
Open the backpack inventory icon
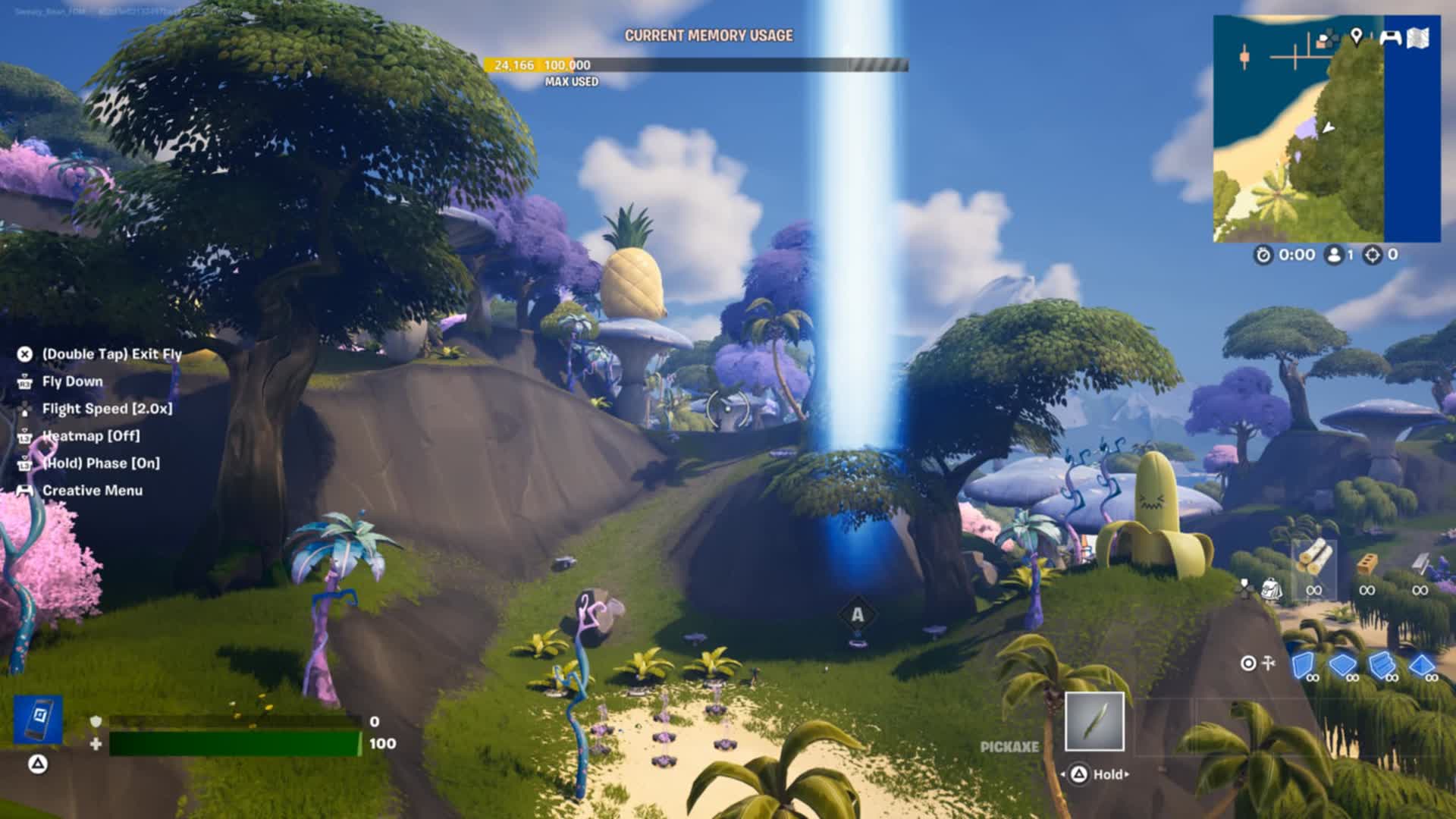click(1271, 589)
